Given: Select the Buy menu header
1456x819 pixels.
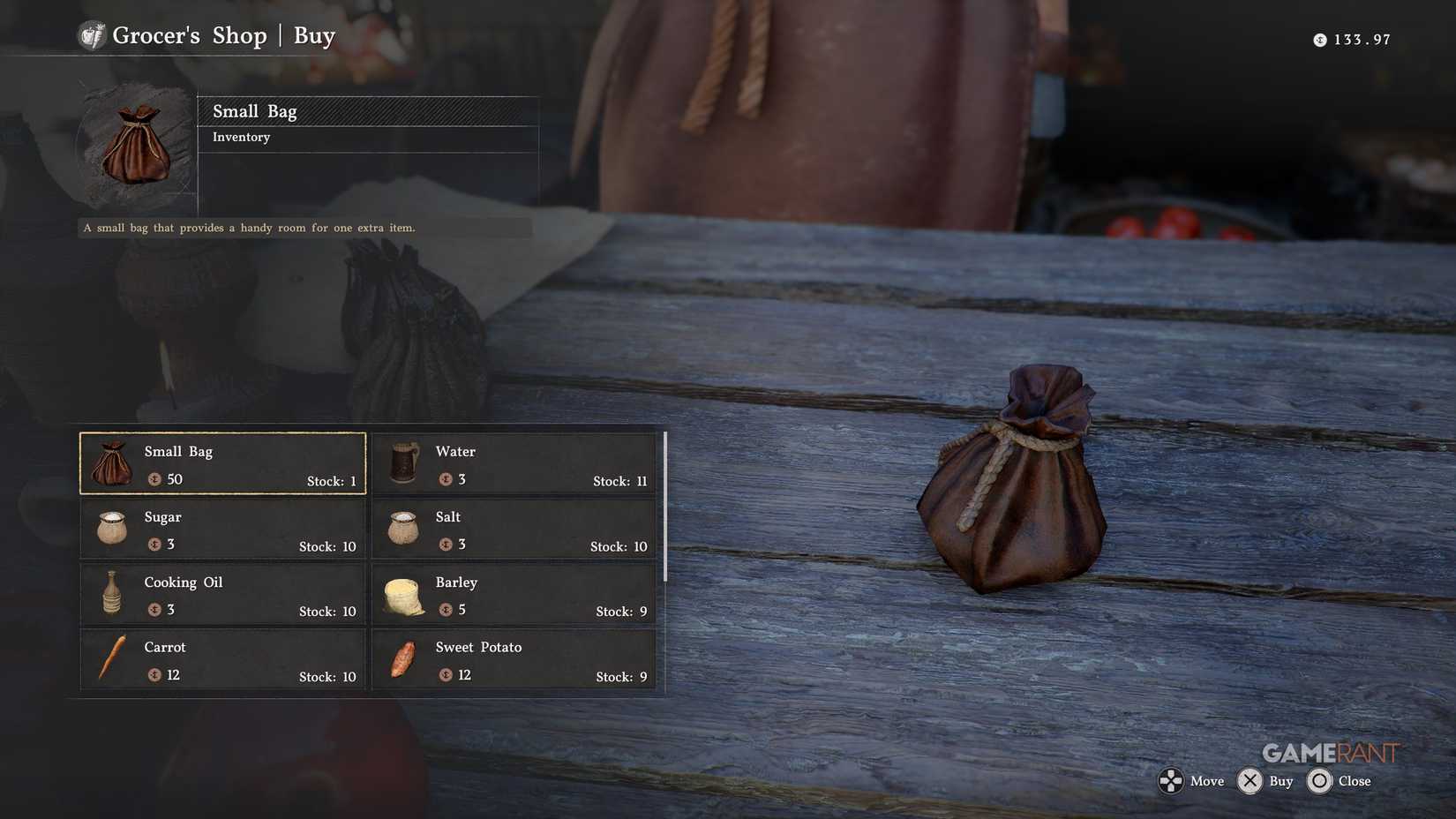Looking at the screenshot, I should pos(315,35).
